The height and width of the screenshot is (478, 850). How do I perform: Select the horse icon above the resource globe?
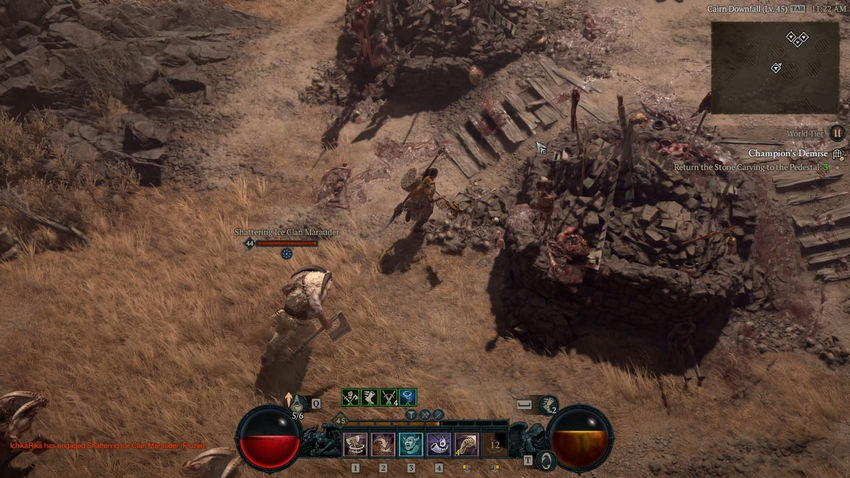click(x=548, y=404)
